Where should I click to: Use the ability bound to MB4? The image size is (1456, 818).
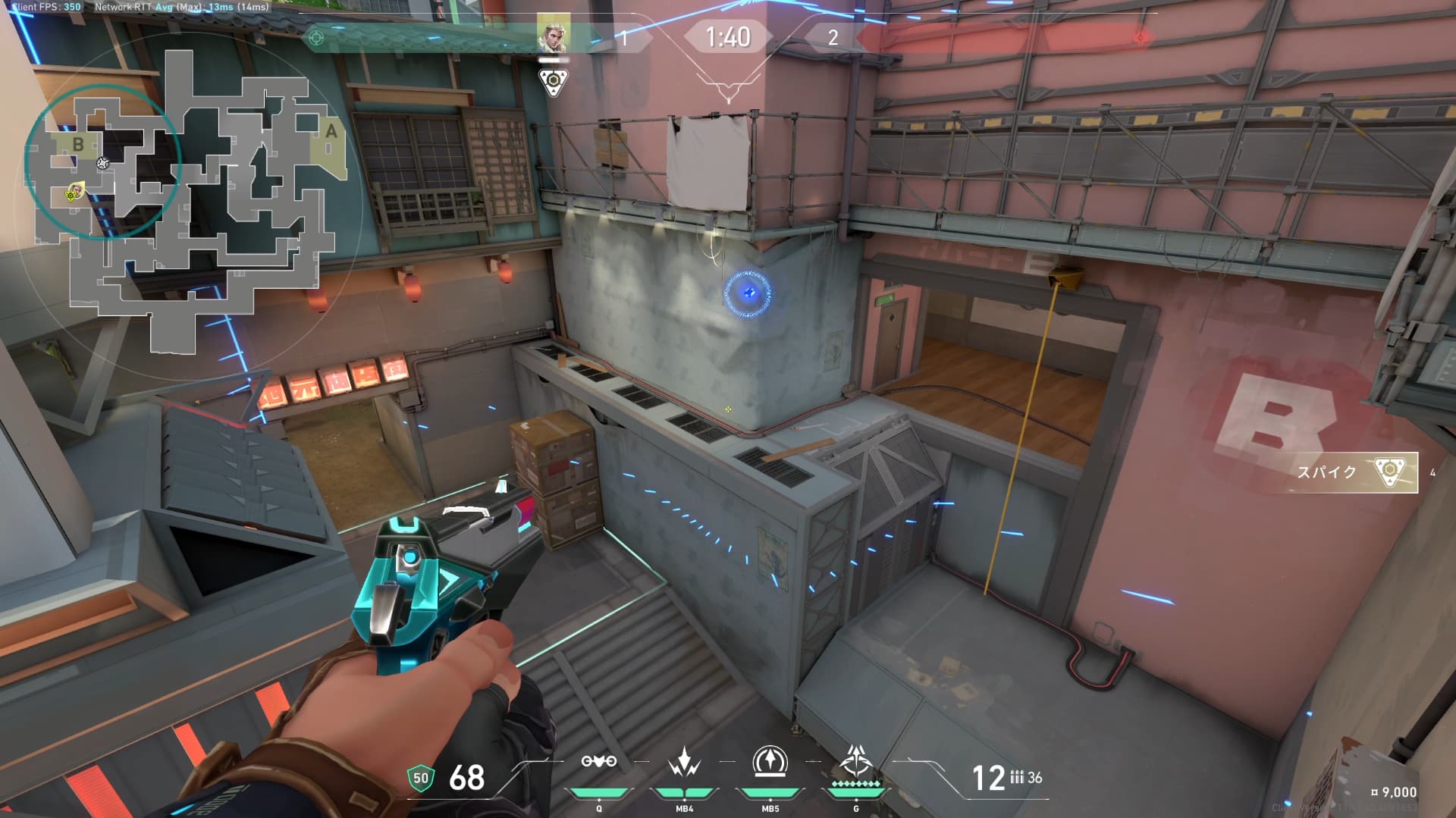pos(684,762)
